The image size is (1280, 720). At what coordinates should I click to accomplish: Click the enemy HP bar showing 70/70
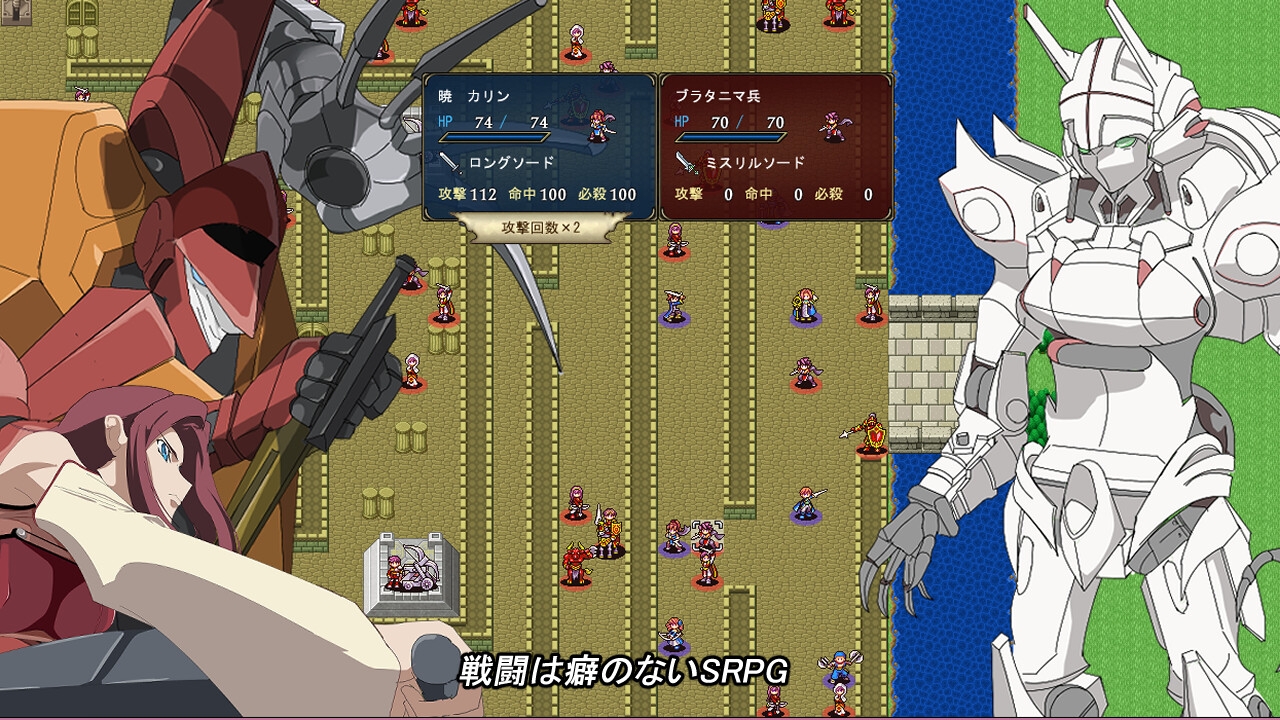[733, 137]
